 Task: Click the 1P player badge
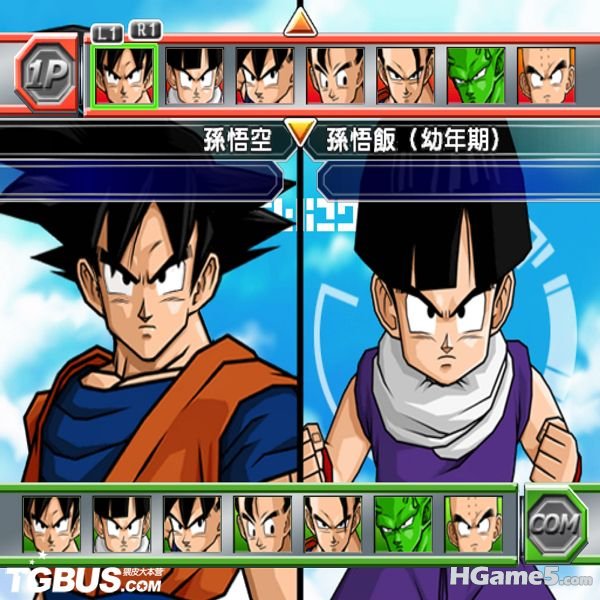point(45,73)
